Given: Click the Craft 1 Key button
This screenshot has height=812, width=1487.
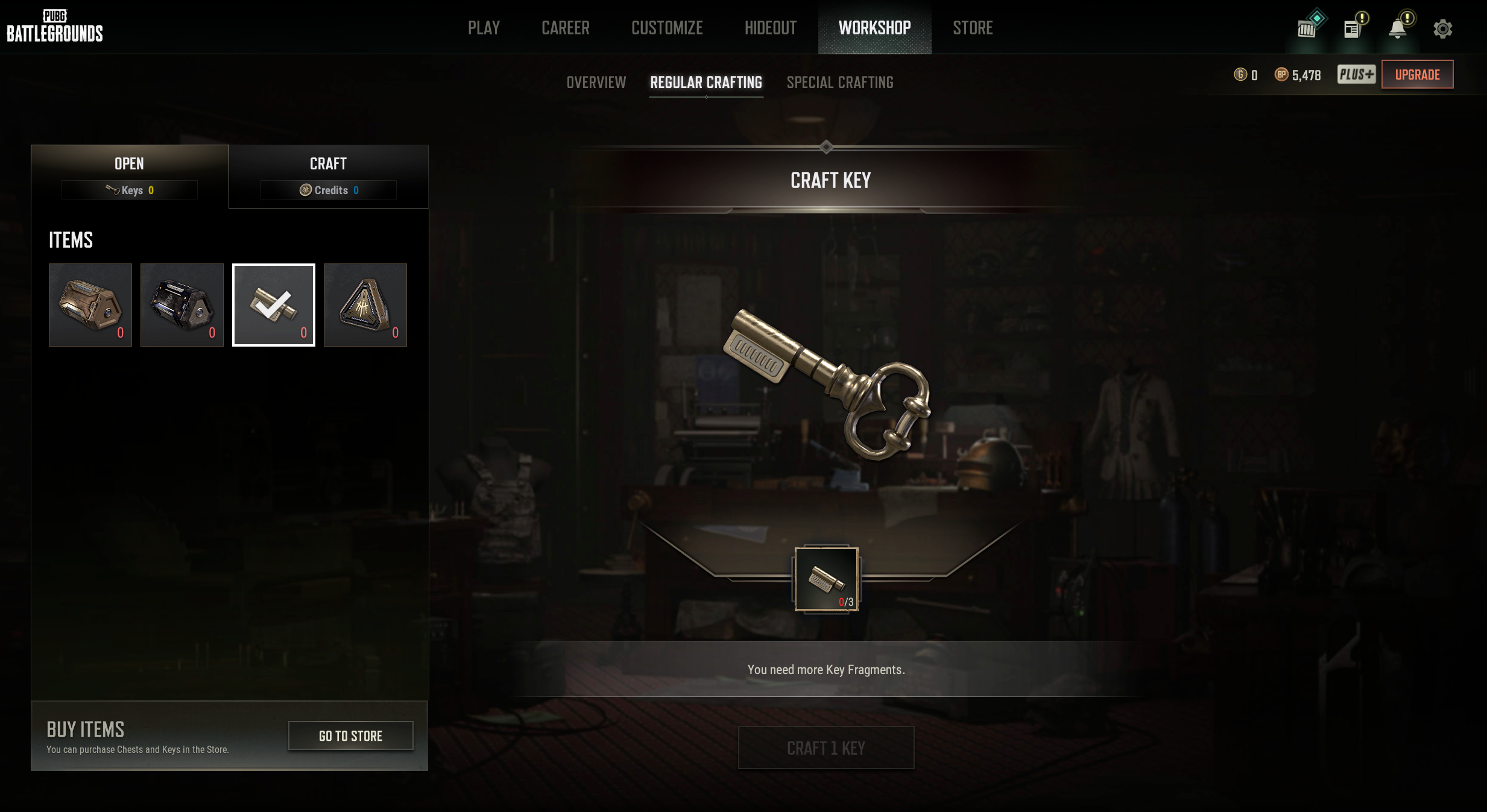Looking at the screenshot, I should [826, 748].
